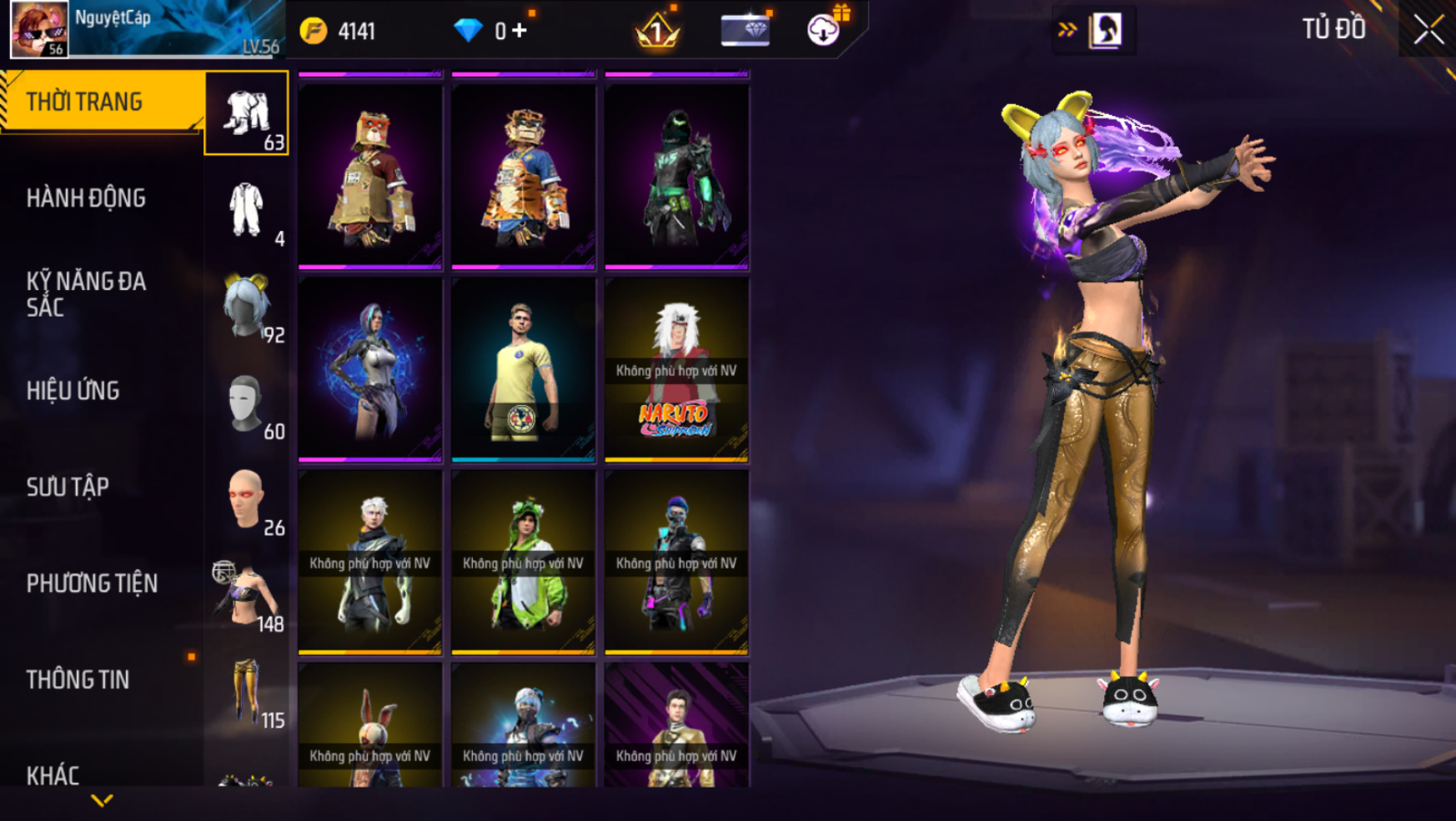Select the bear-mask costume bundle thumbnail
This screenshot has width=1456, height=821.
click(370, 176)
